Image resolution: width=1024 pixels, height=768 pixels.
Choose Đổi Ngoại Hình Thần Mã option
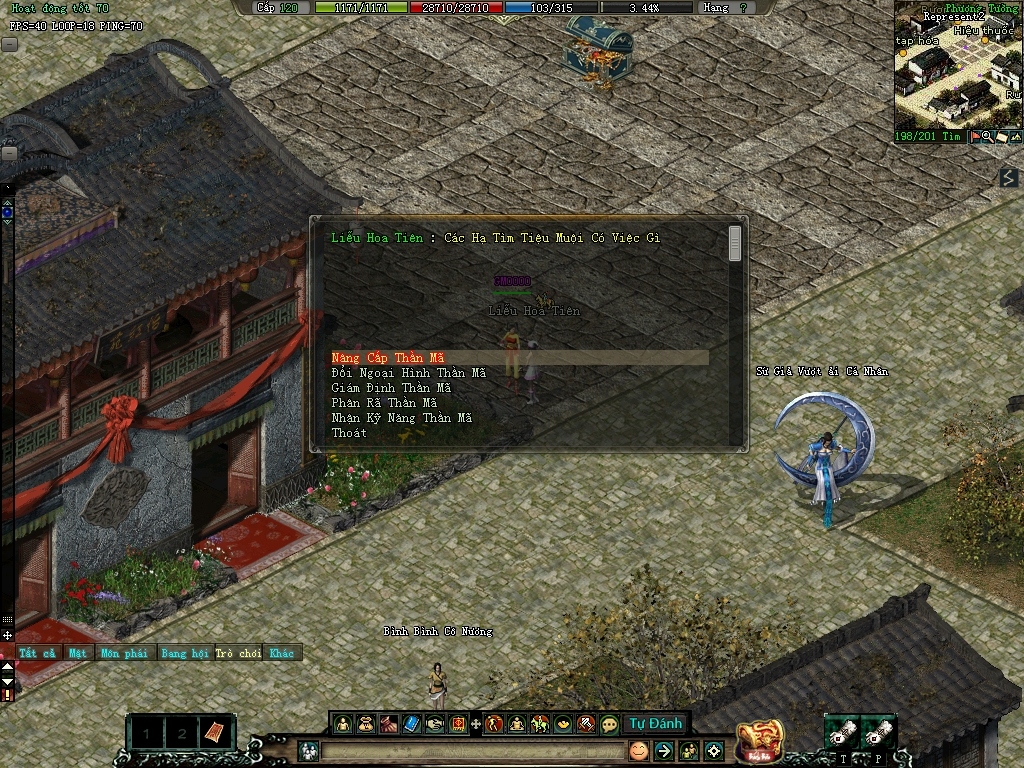(408, 373)
